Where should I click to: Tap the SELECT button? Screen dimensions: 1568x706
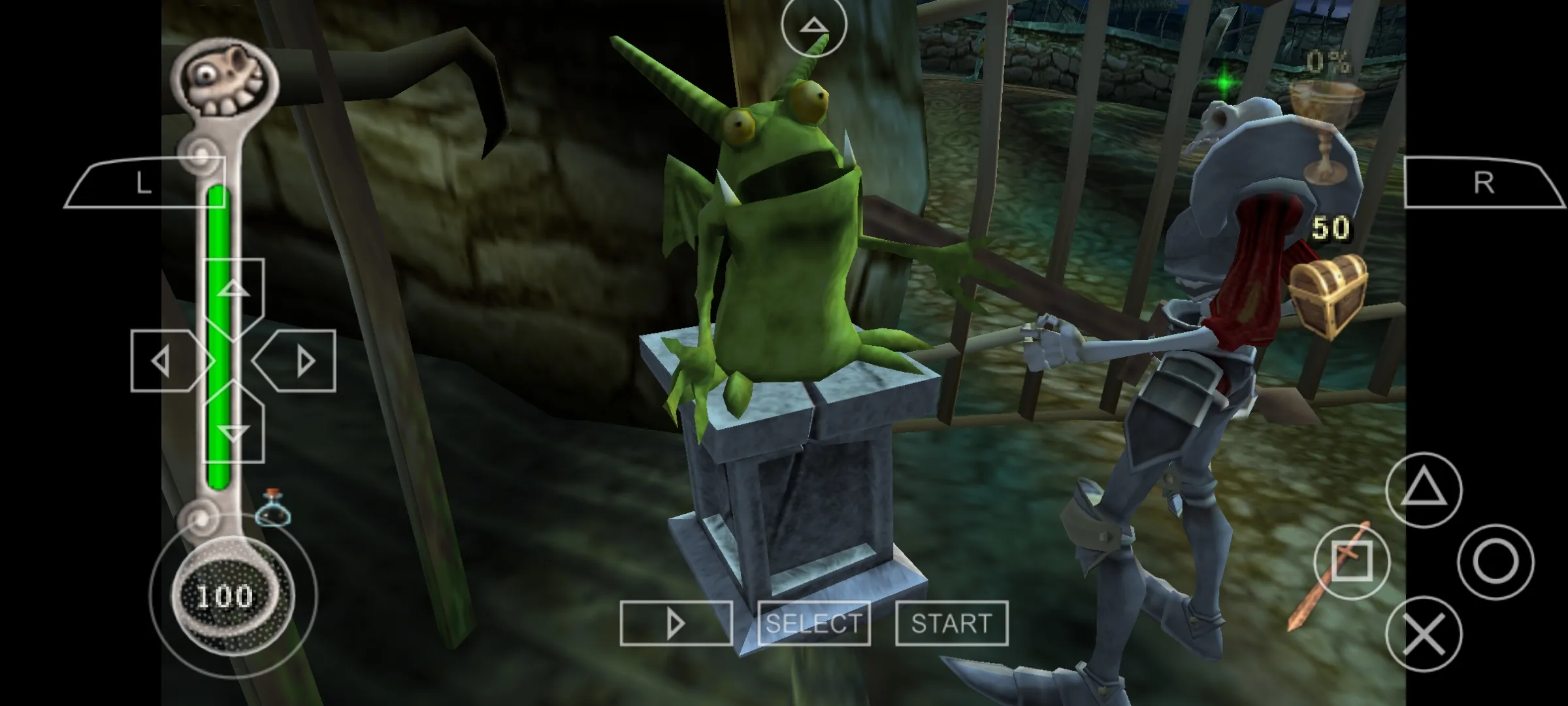pos(813,624)
